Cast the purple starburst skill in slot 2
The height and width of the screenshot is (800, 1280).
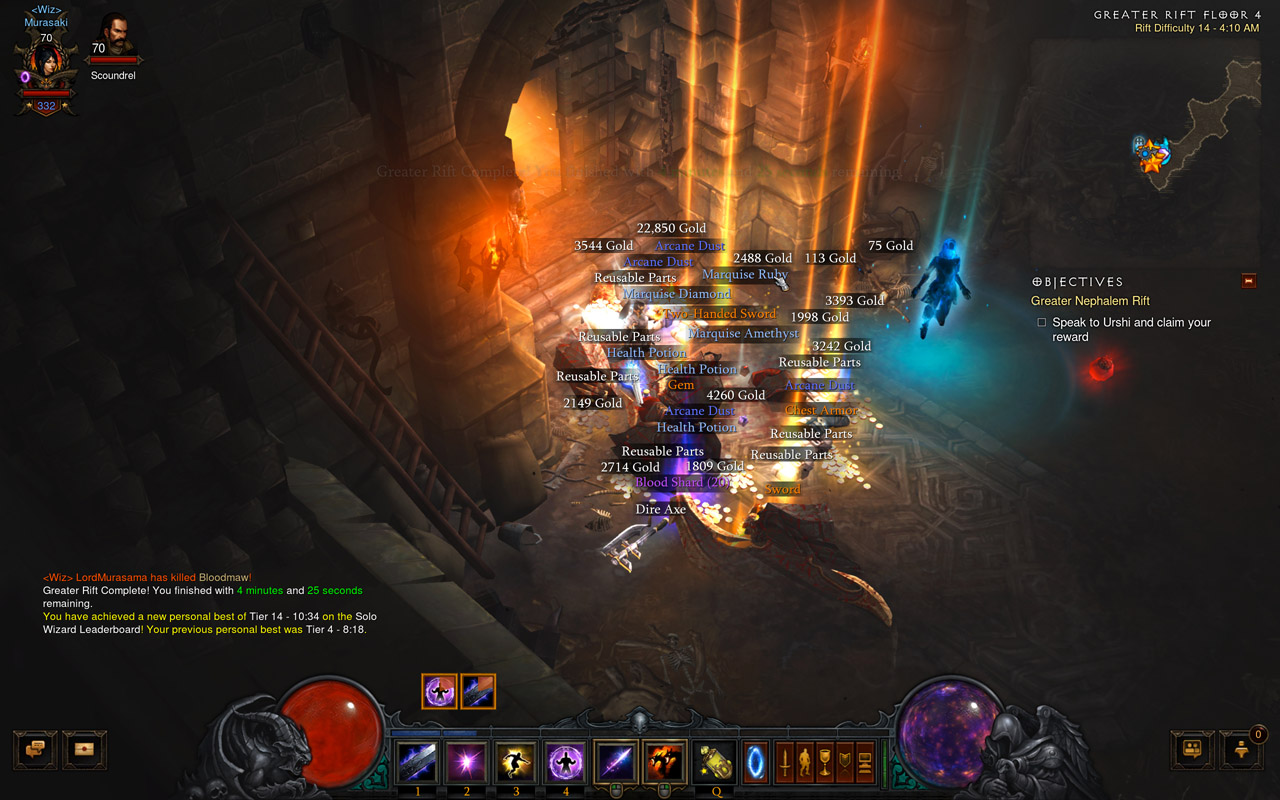(x=466, y=763)
